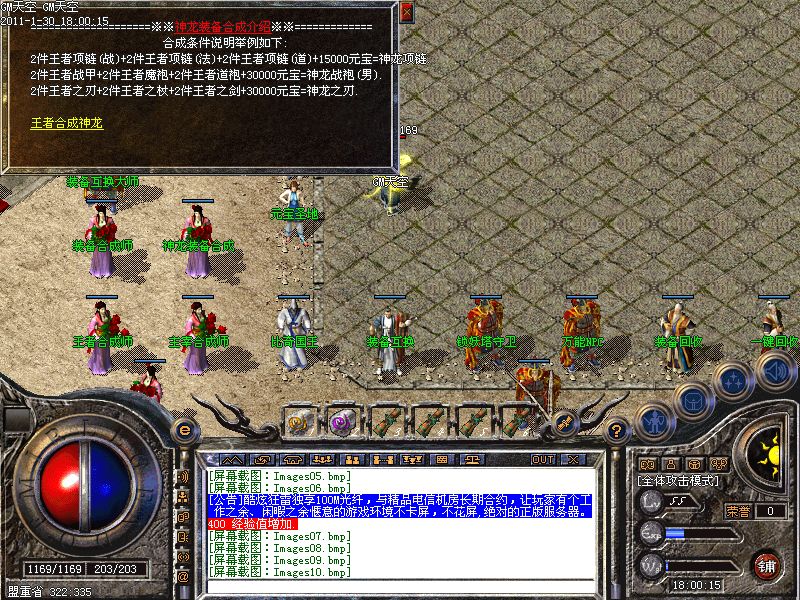Click the round 'e' button
This screenshot has height=600, width=800.
[183, 429]
